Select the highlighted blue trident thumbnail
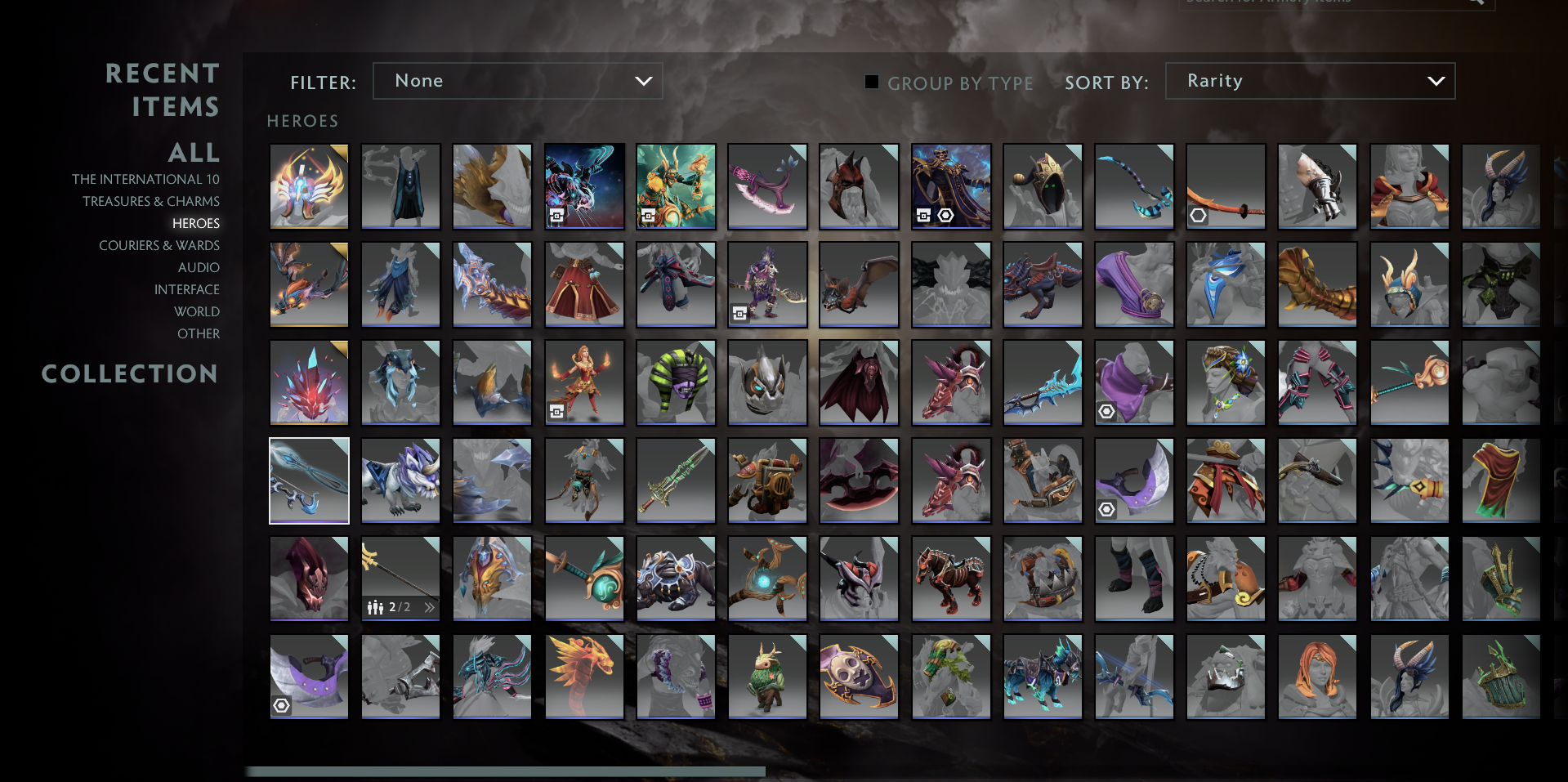The height and width of the screenshot is (782, 1568). click(x=309, y=480)
